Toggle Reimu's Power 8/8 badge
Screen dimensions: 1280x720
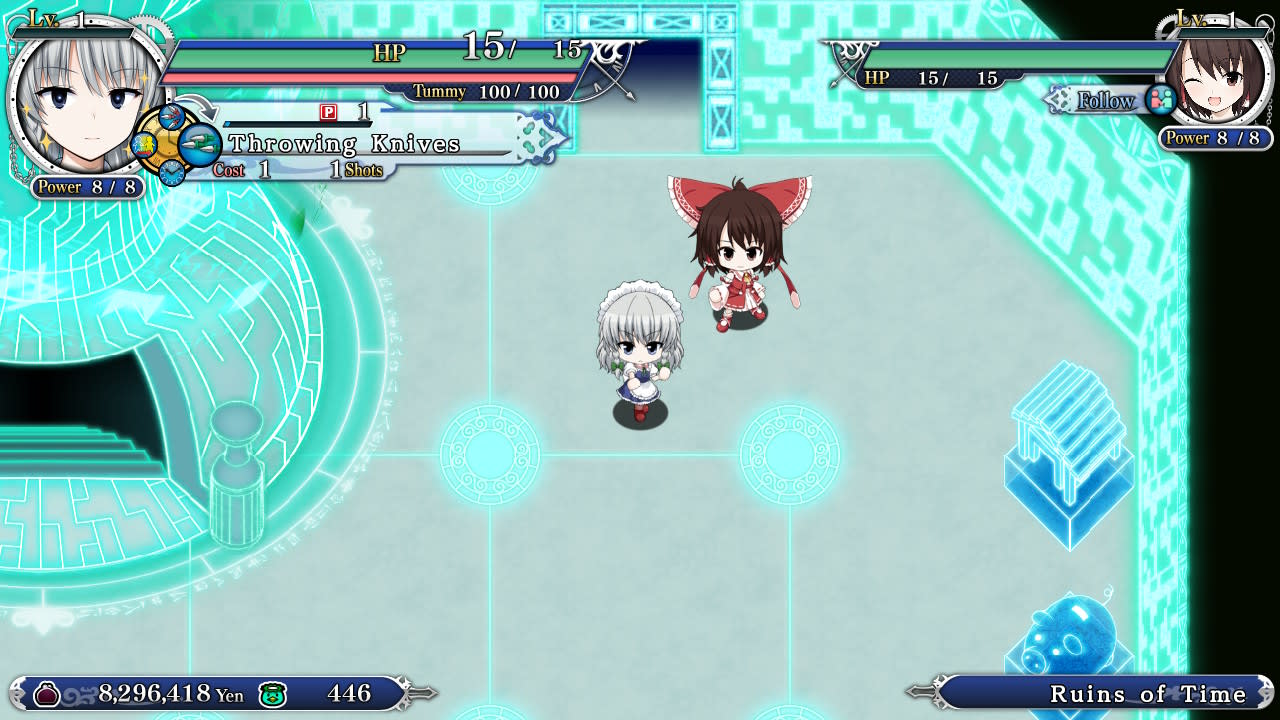[x=1213, y=138]
